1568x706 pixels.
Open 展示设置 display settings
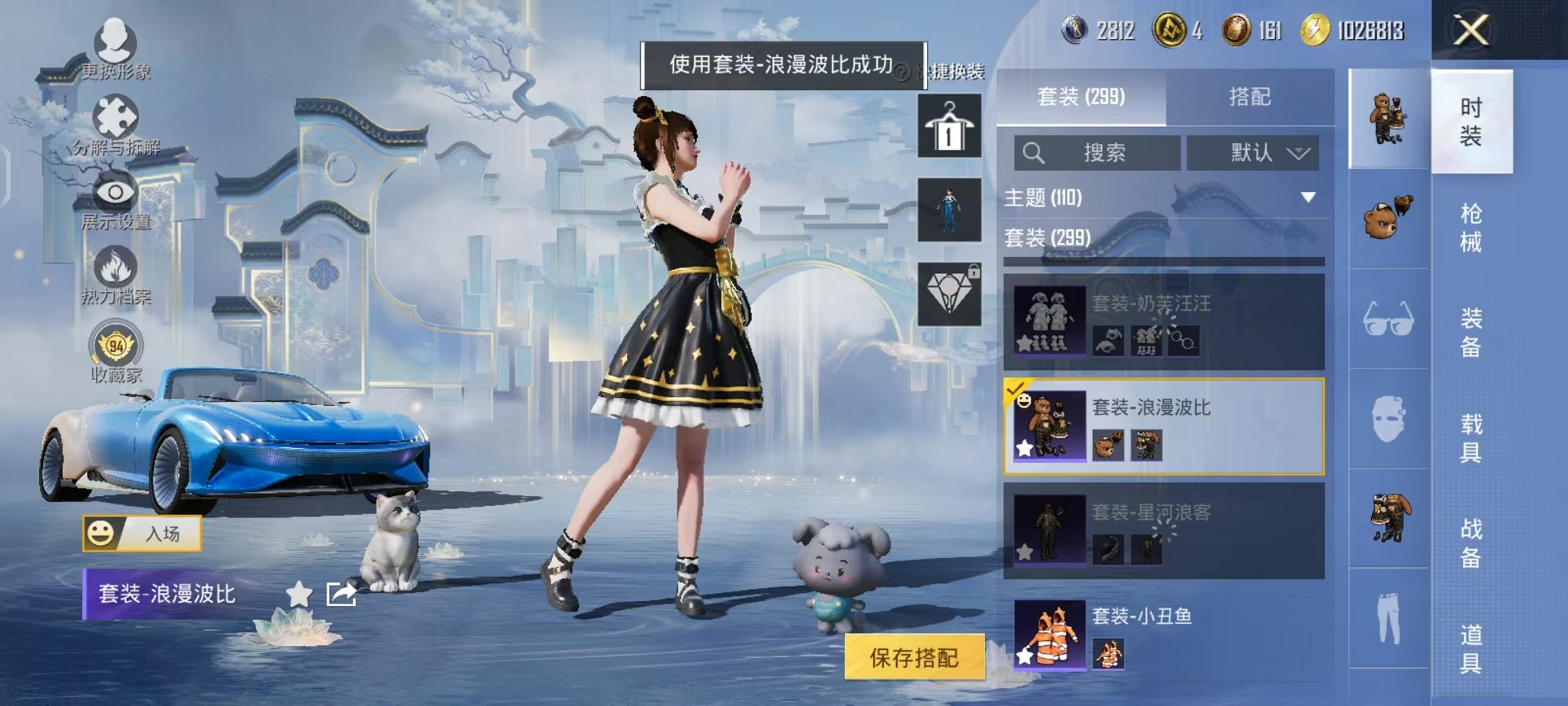point(114,192)
